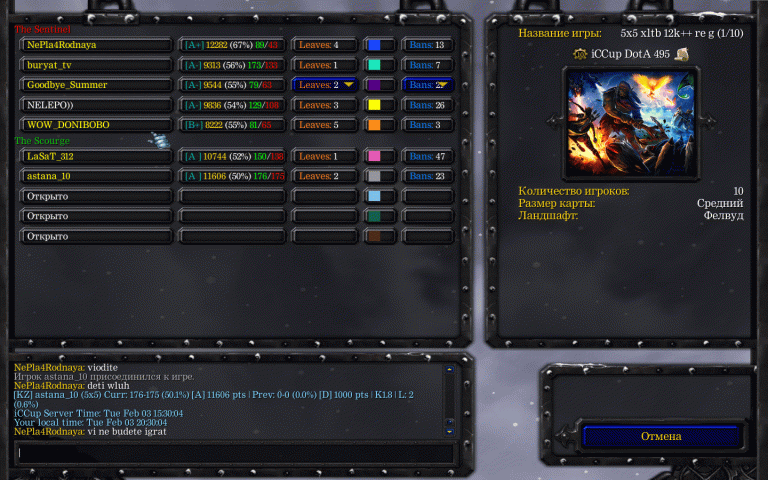Click the yellow color swatch for NELEPO))
Screen dimensions: 768x480
click(x=379, y=105)
